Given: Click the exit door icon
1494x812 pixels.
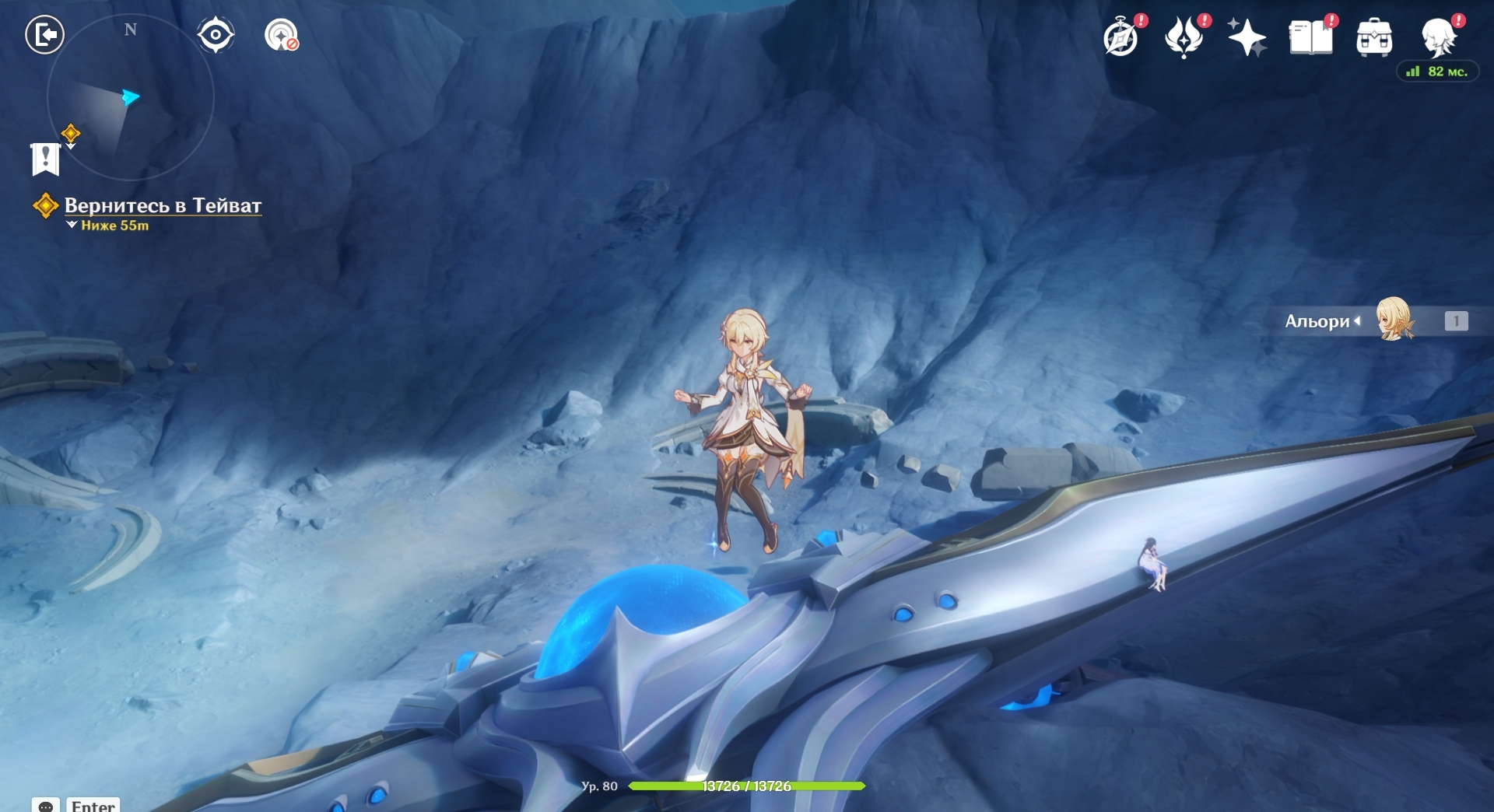Looking at the screenshot, I should [44, 35].
